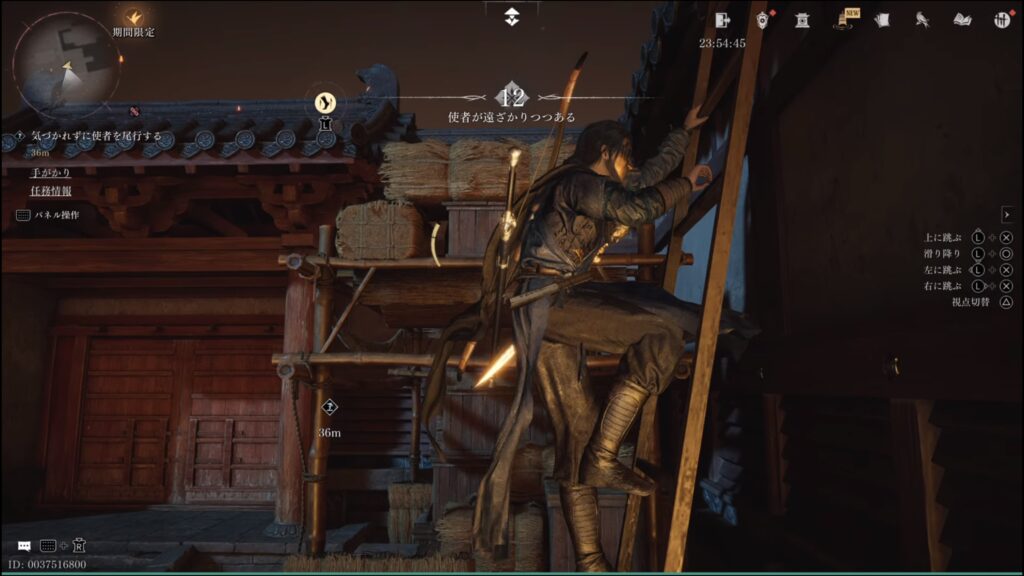1024x576 pixels.
Task: Open the shield badge menu icon
Action: 763,19
